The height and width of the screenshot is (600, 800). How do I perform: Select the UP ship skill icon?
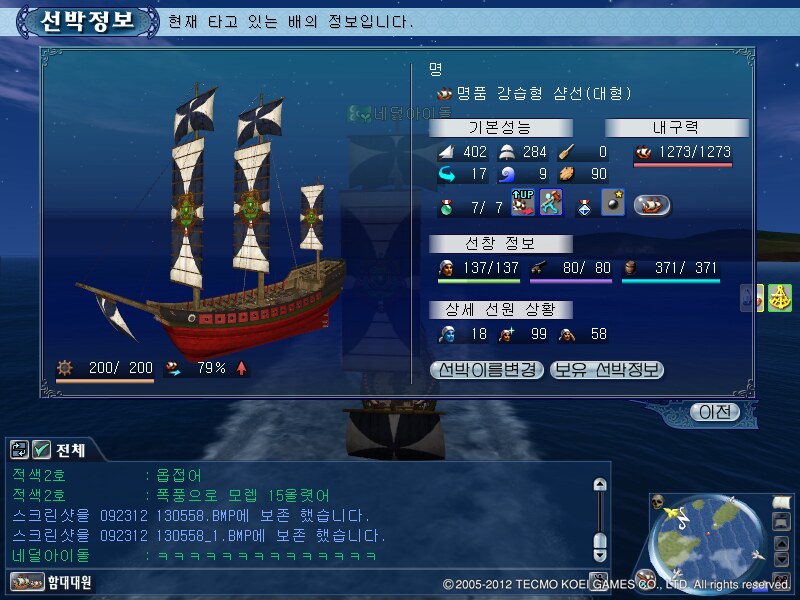(522, 204)
